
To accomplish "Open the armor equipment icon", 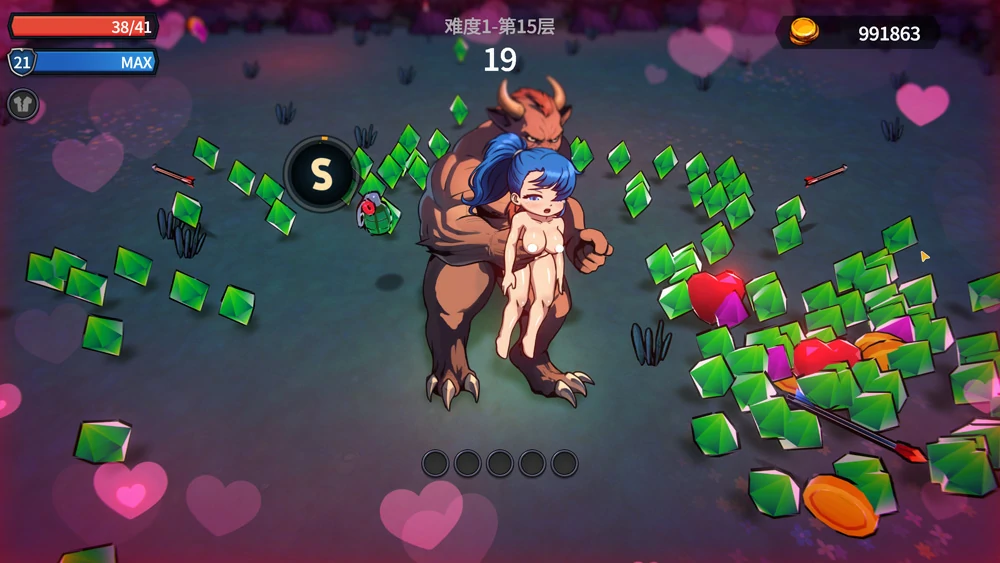I will click(x=23, y=104).
